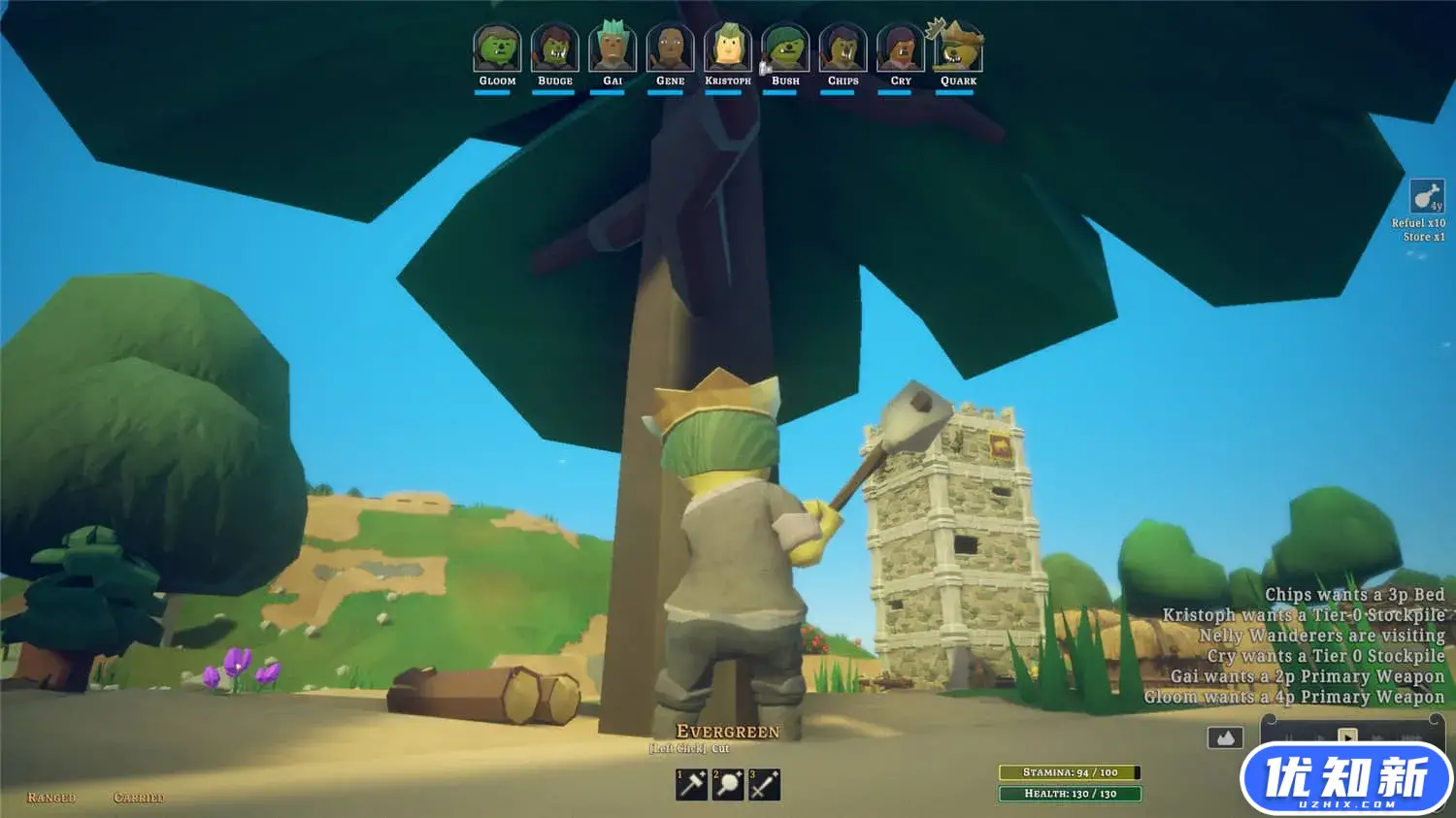Select Budge's portrait in the party bar
The width and height of the screenshot is (1456, 818).
tap(554, 49)
